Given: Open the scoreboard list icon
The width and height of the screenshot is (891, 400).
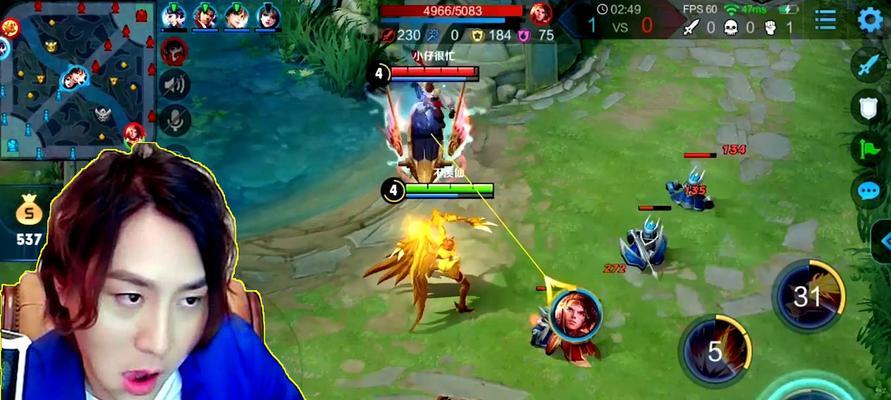Looking at the screenshot, I should pyautogui.click(x=826, y=19).
